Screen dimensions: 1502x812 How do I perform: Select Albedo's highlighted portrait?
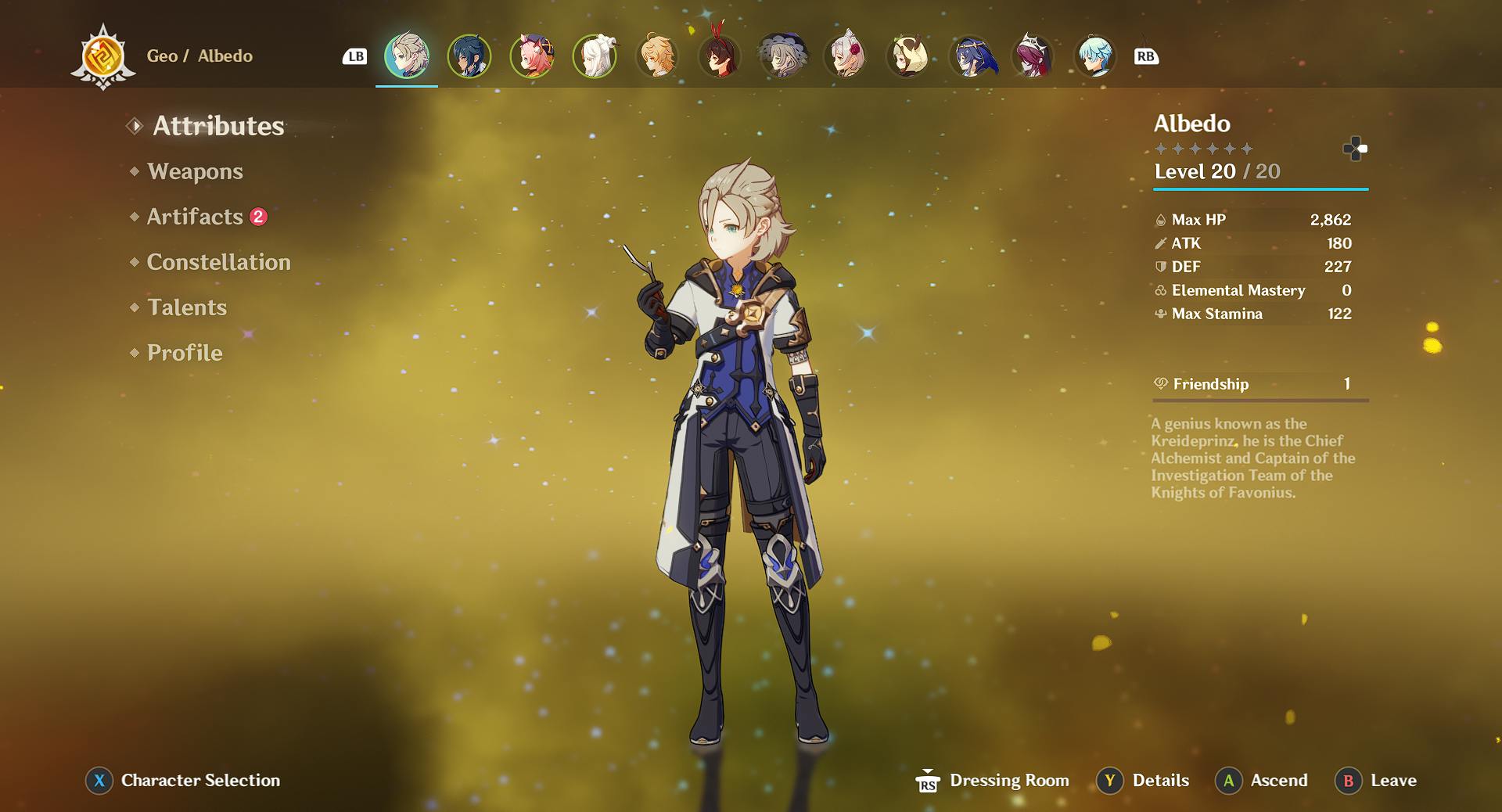[407, 56]
